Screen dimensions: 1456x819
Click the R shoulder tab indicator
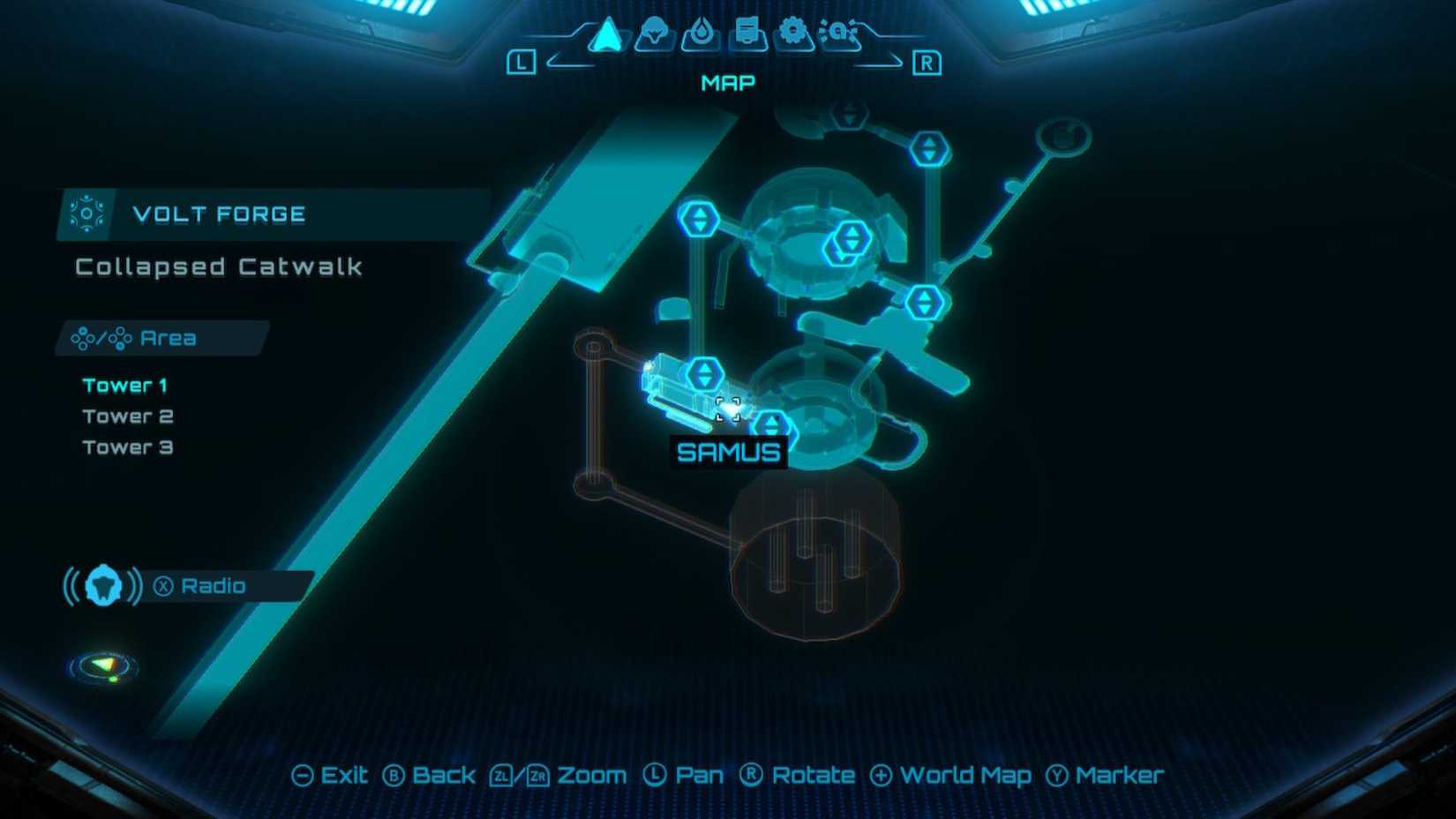click(x=927, y=63)
